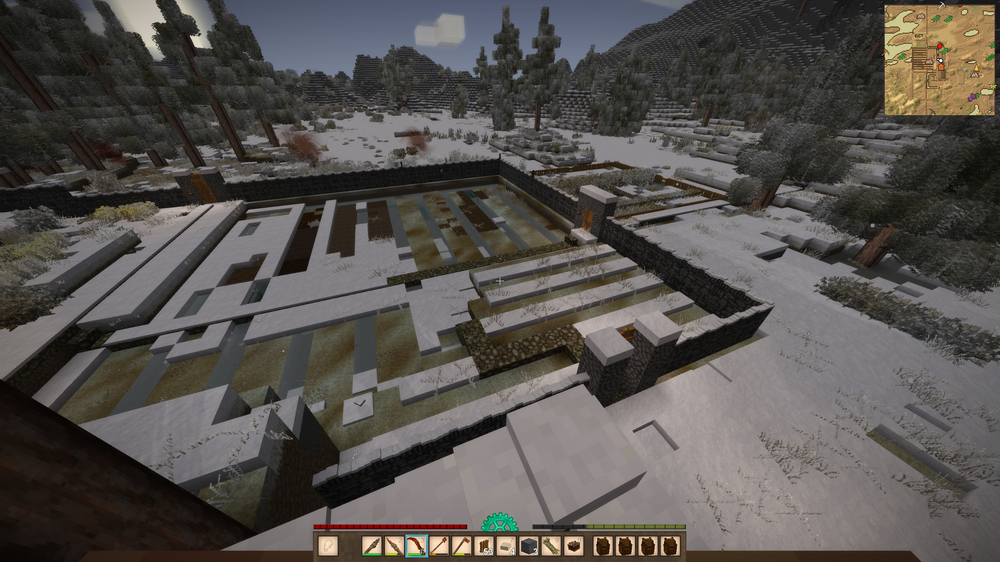
Task: Click the empty offhand slot
Action: [x=326, y=546]
